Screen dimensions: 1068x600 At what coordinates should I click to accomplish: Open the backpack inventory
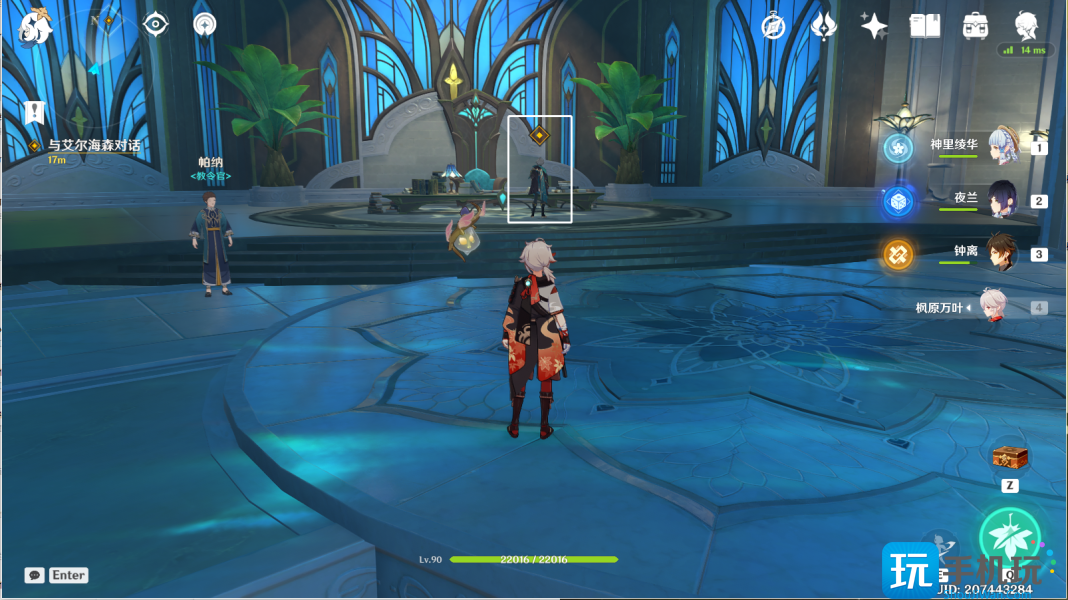tap(975, 27)
